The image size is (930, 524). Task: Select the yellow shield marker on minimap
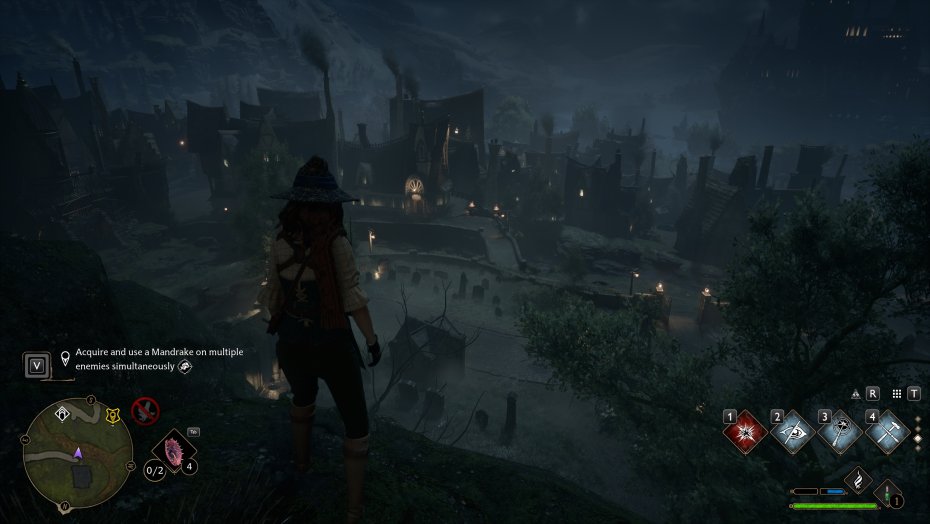pos(112,416)
